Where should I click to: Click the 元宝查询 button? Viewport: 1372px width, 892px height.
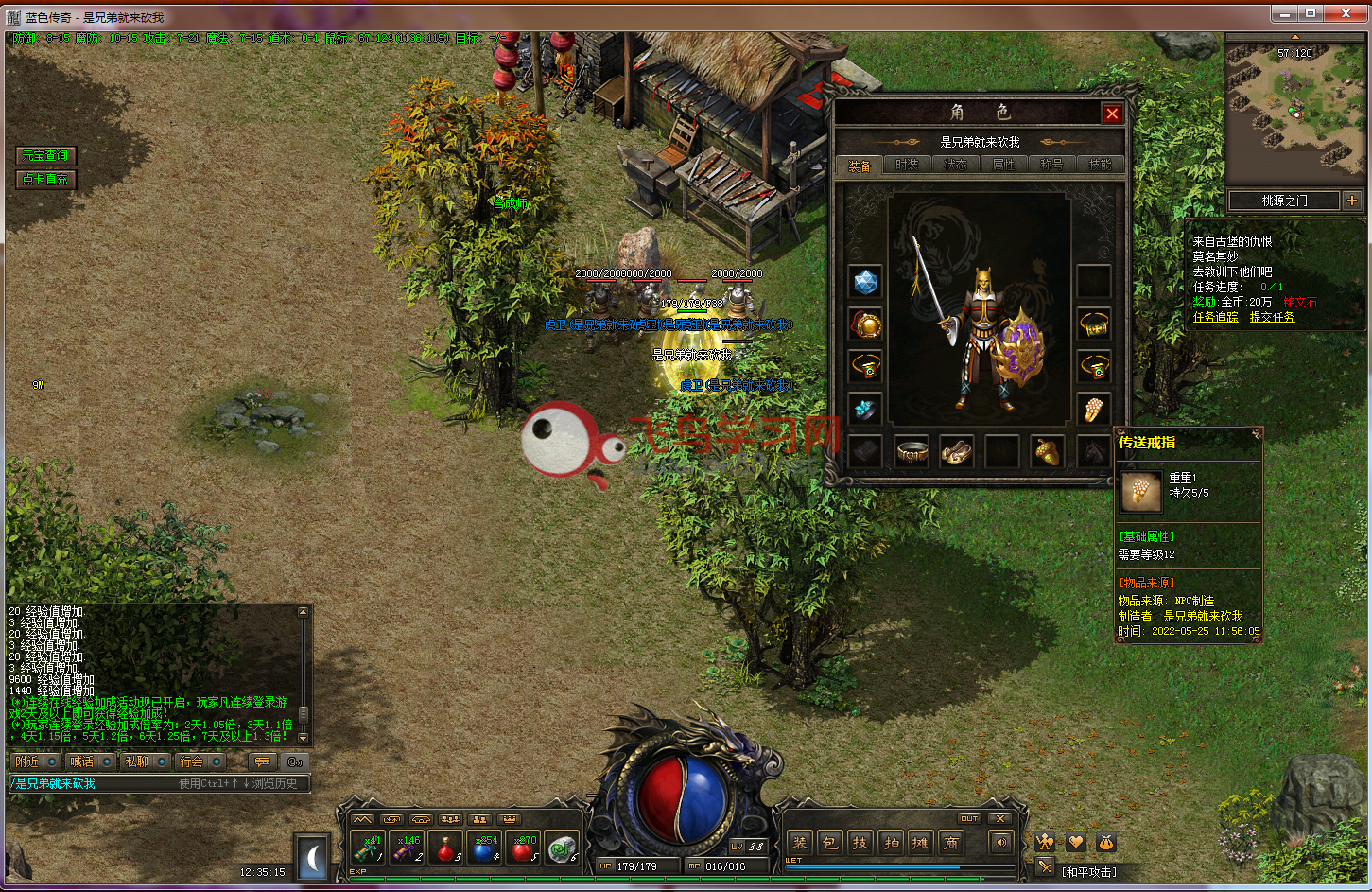pos(45,155)
